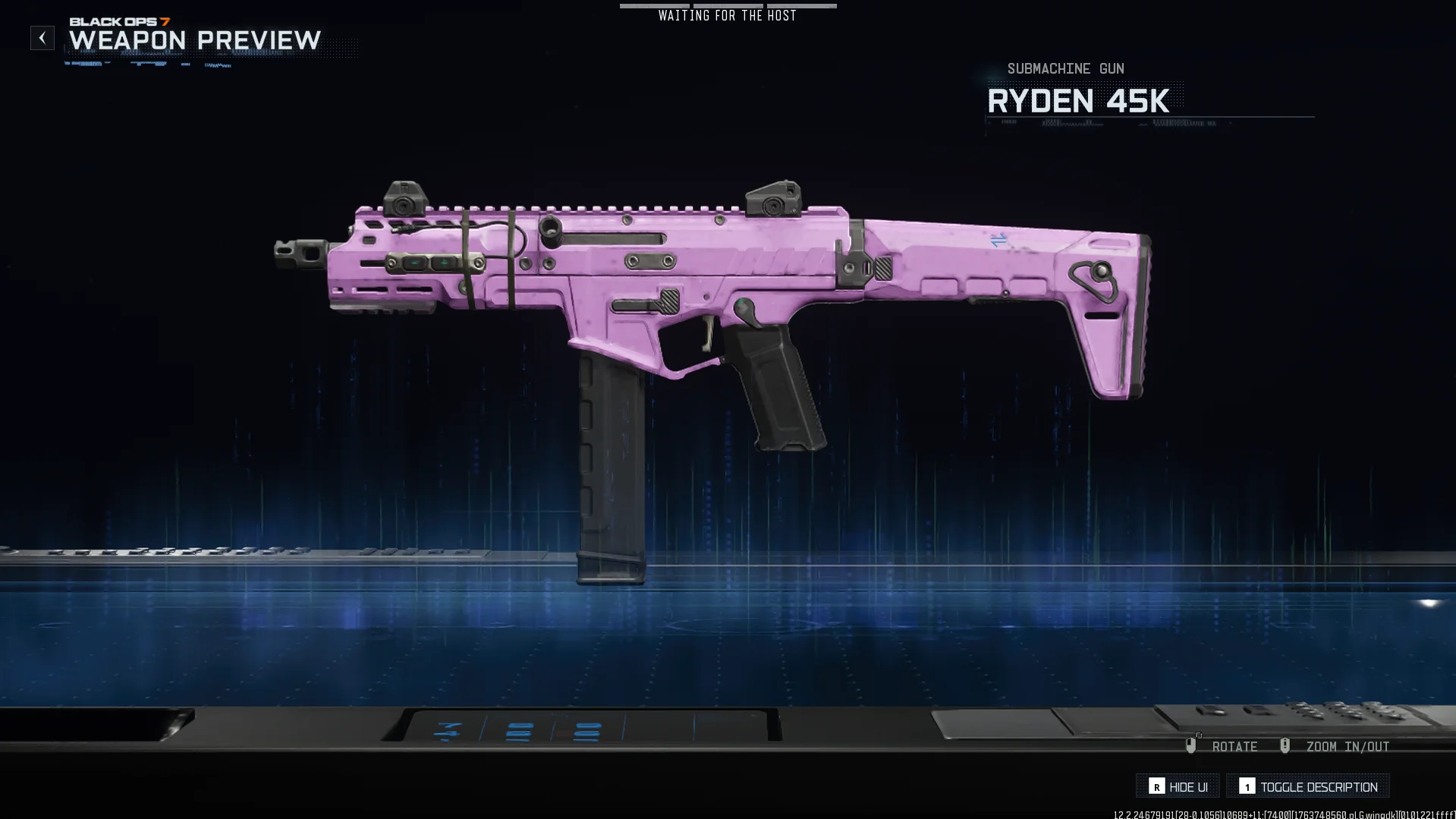Go back using the top-left arrow button
The height and width of the screenshot is (819, 1456).
[x=42, y=38]
